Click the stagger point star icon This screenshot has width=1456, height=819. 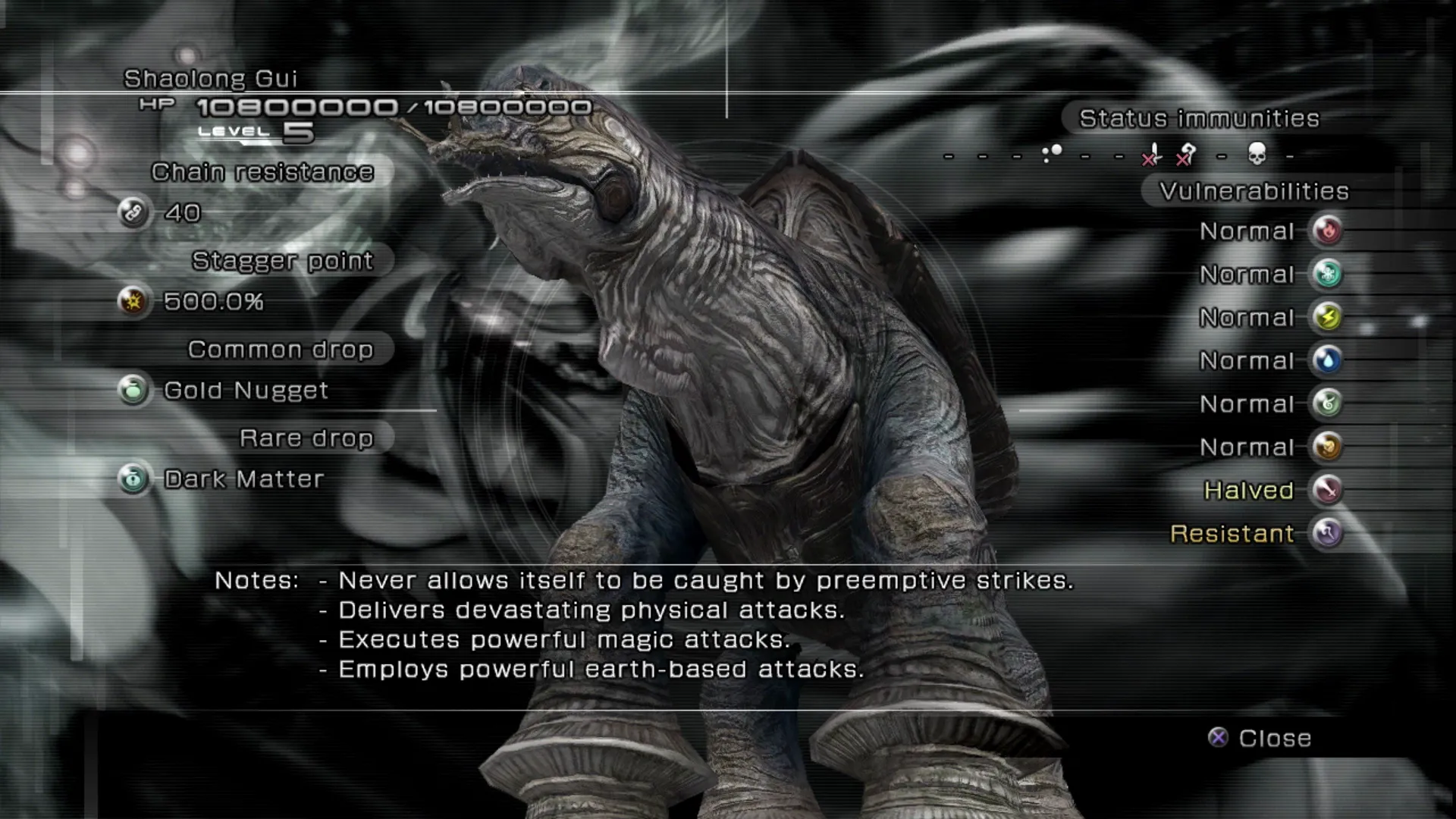133,302
